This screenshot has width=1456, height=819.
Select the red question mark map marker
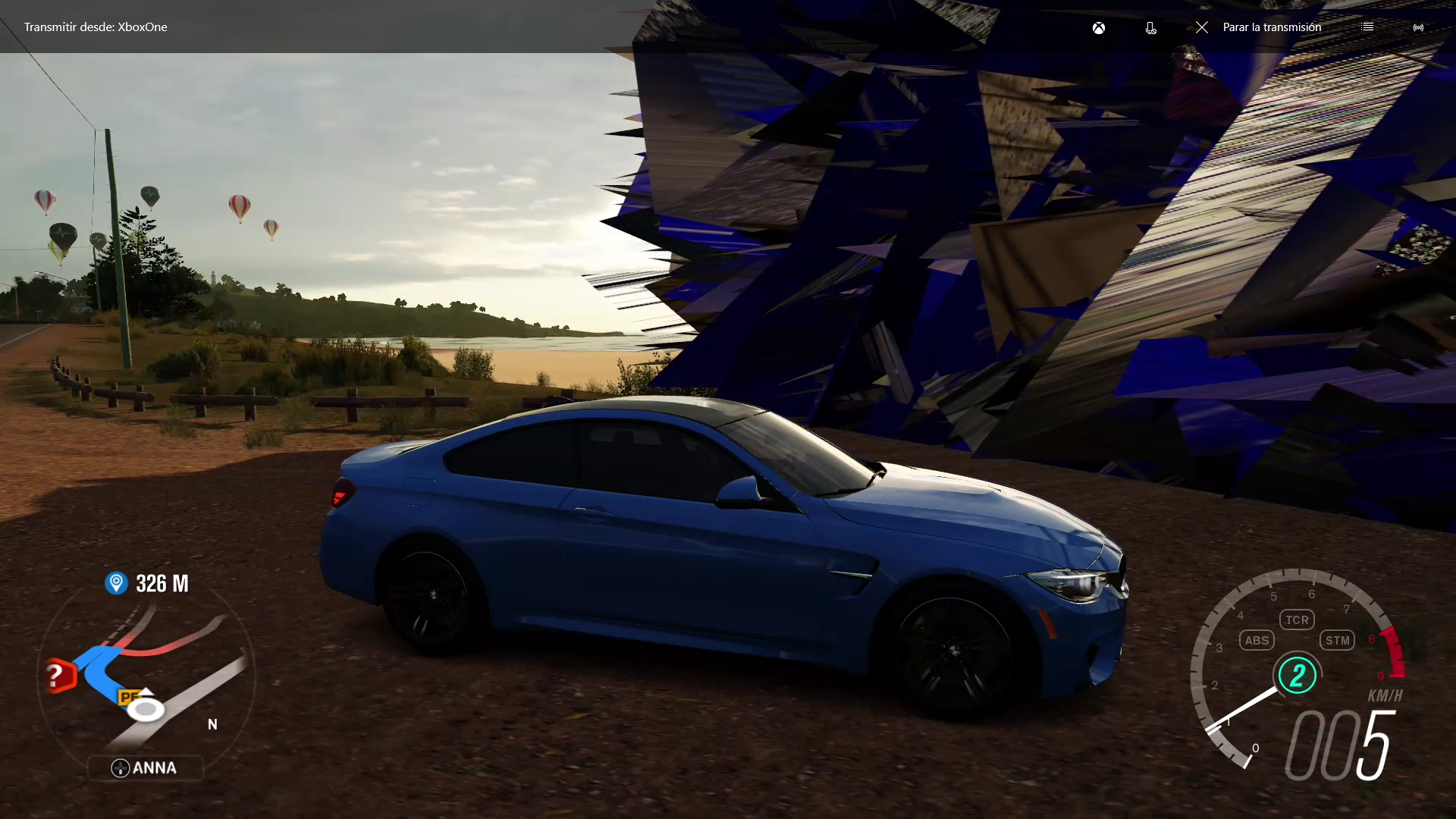pos(57,675)
